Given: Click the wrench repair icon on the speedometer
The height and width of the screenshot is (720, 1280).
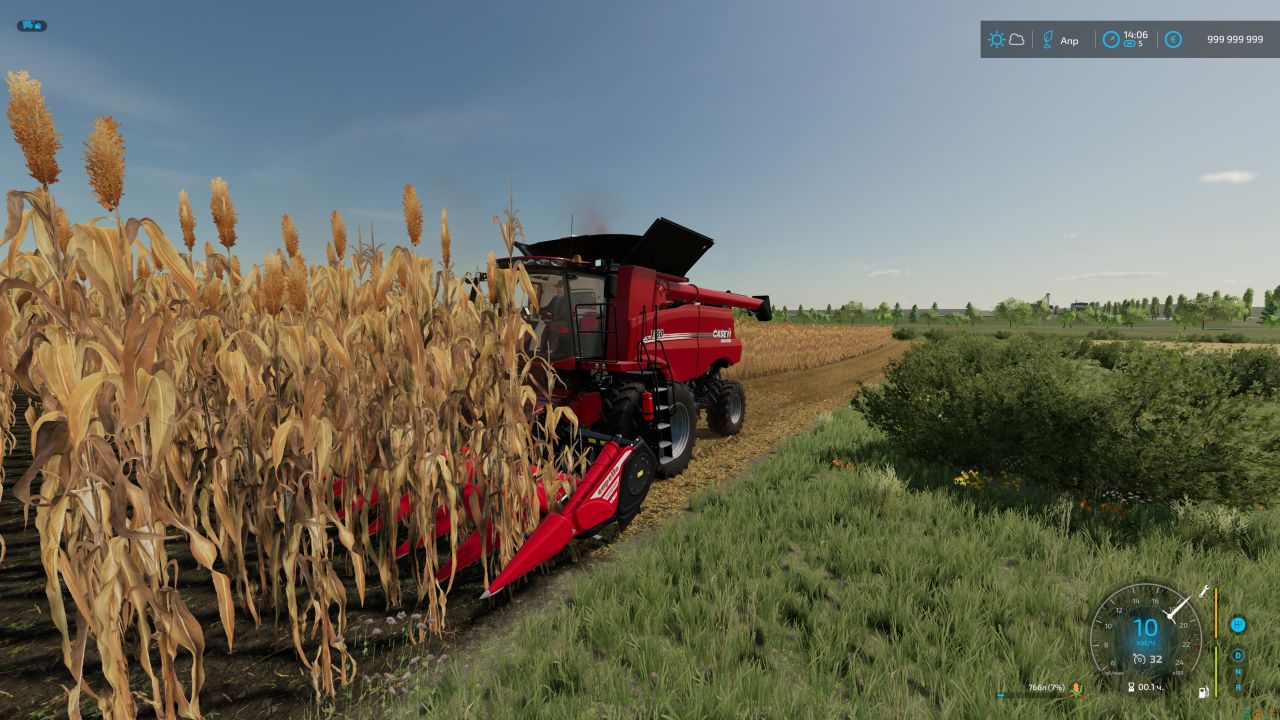Looking at the screenshot, I should tap(1203, 594).
